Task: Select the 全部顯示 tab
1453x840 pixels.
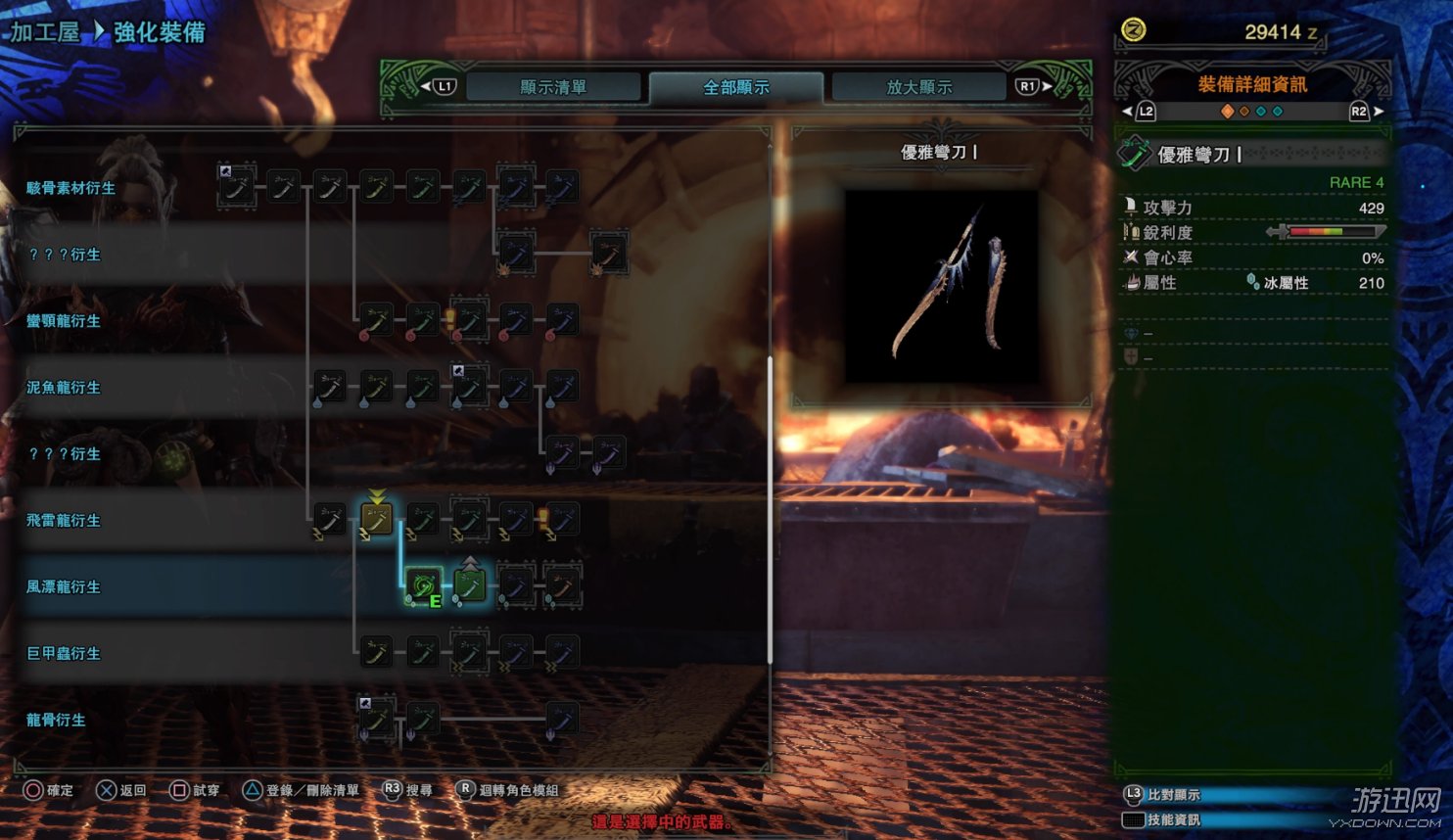Action: 735,87
